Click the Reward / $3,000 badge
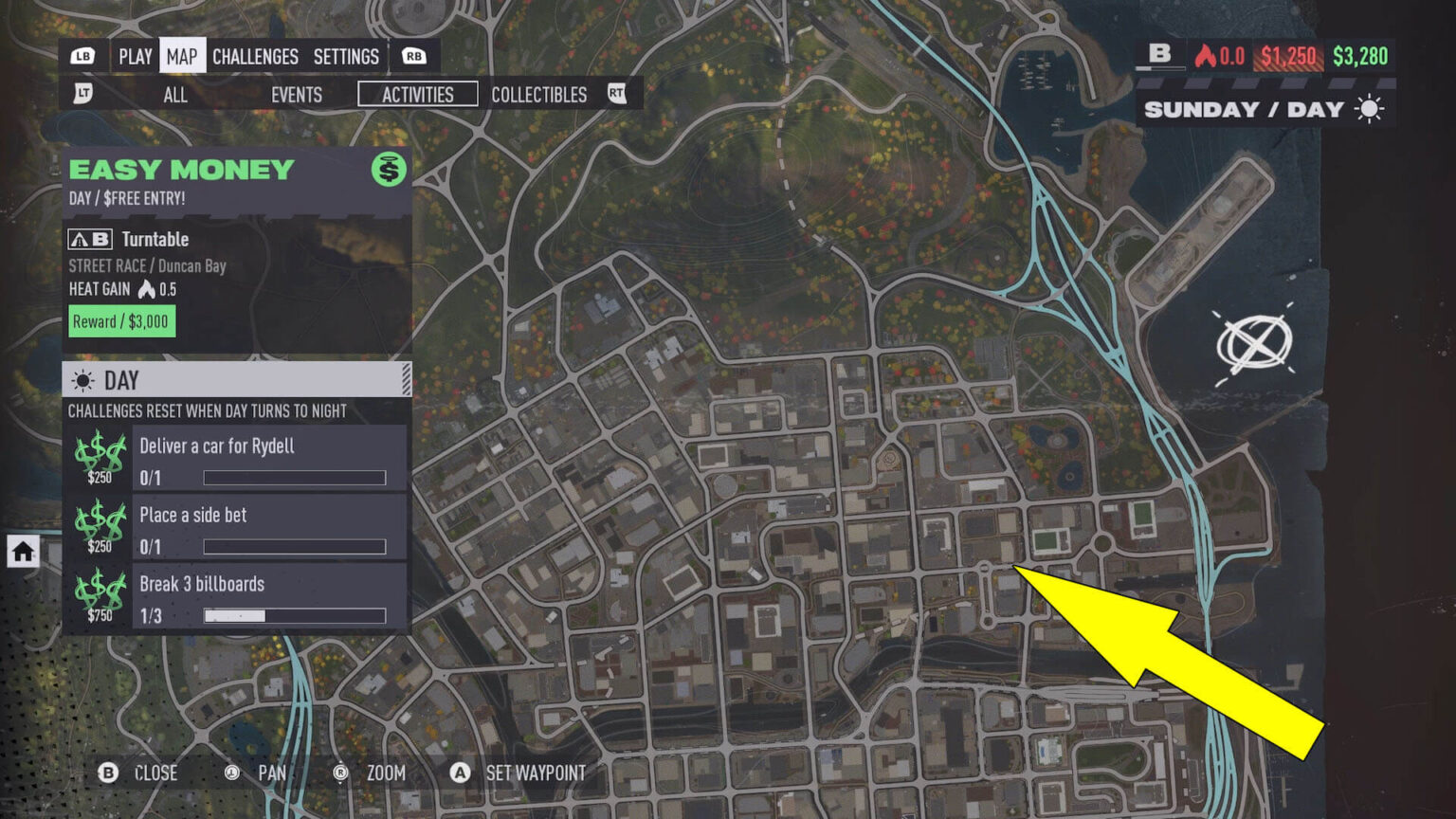 (x=120, y=321)
